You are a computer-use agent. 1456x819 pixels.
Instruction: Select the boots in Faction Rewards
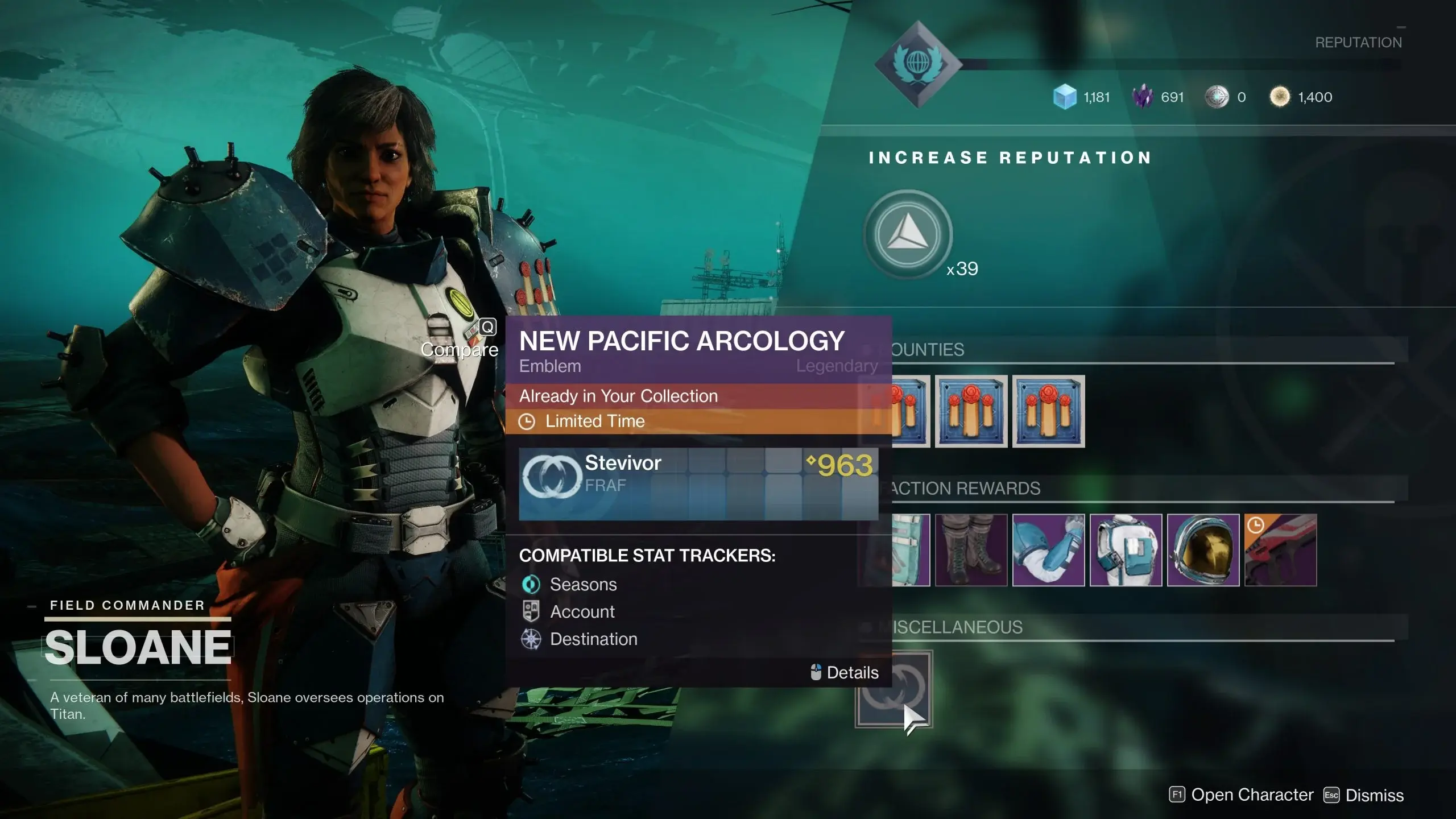pos(971,550)
